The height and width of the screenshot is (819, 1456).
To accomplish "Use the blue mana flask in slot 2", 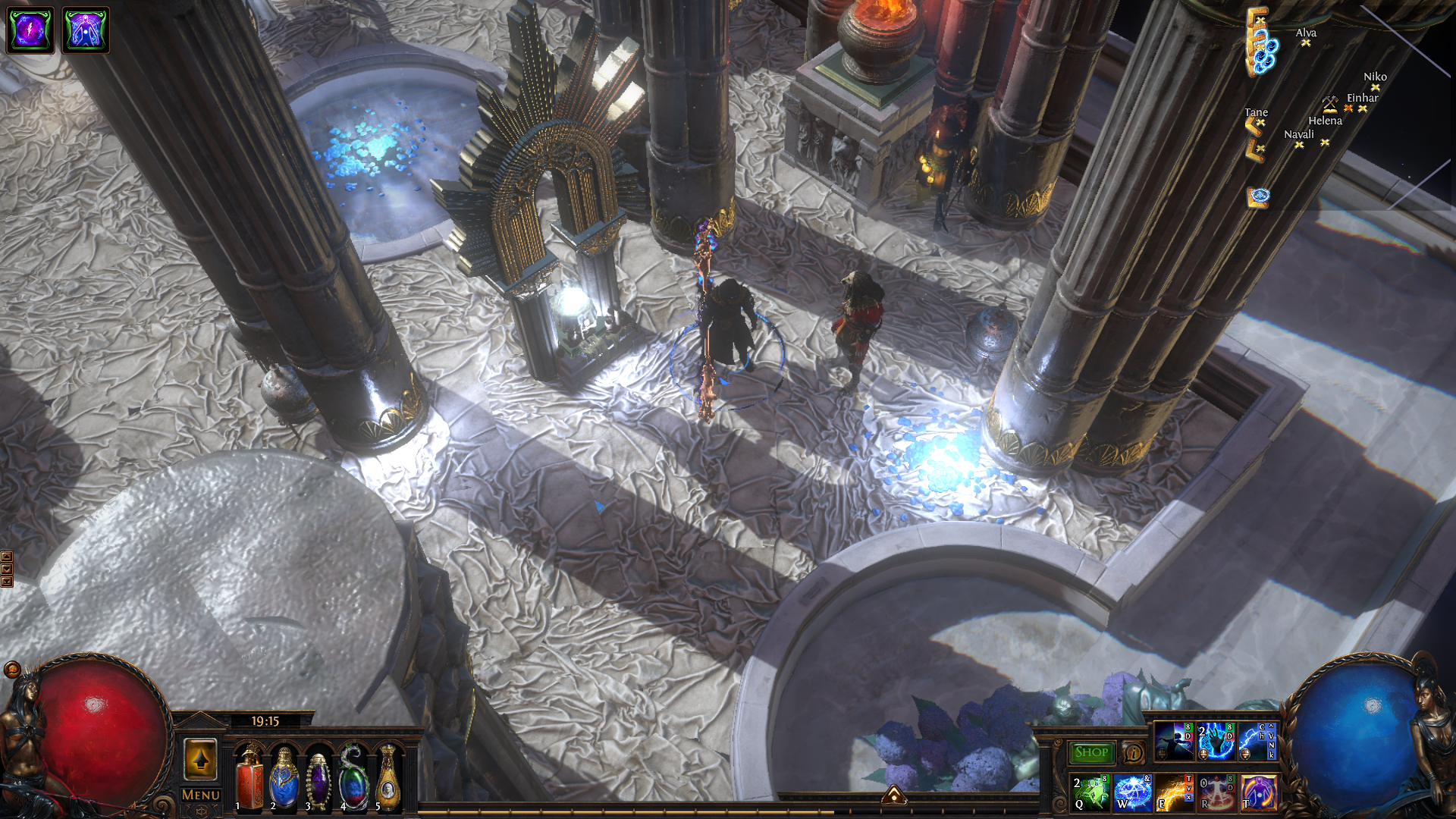I will click(x=284, y=779).
